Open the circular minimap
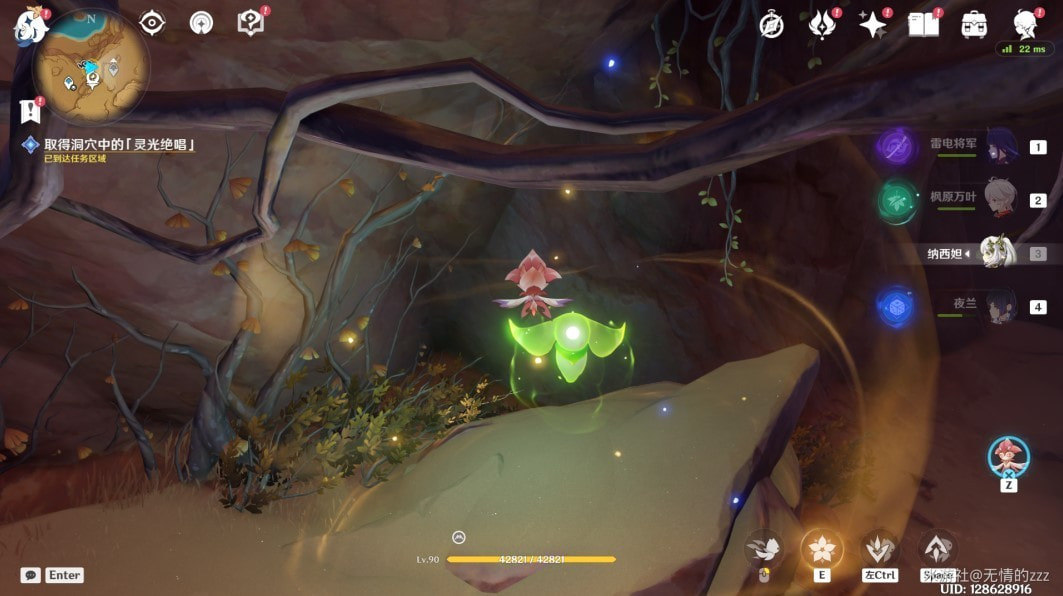Screen dimensions: 1063x596 tap(91, 66)
